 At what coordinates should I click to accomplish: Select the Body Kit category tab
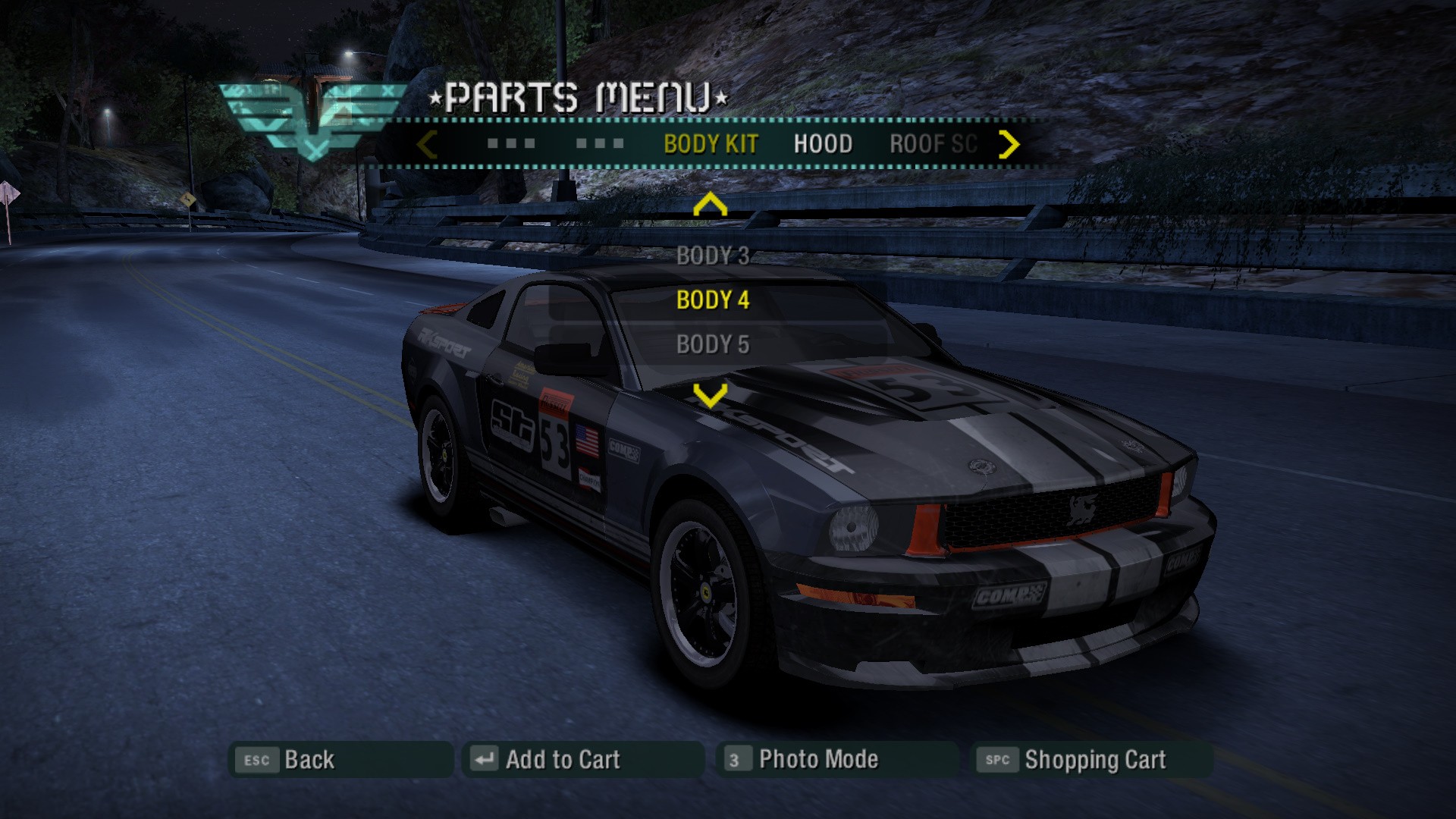point(711,144)
